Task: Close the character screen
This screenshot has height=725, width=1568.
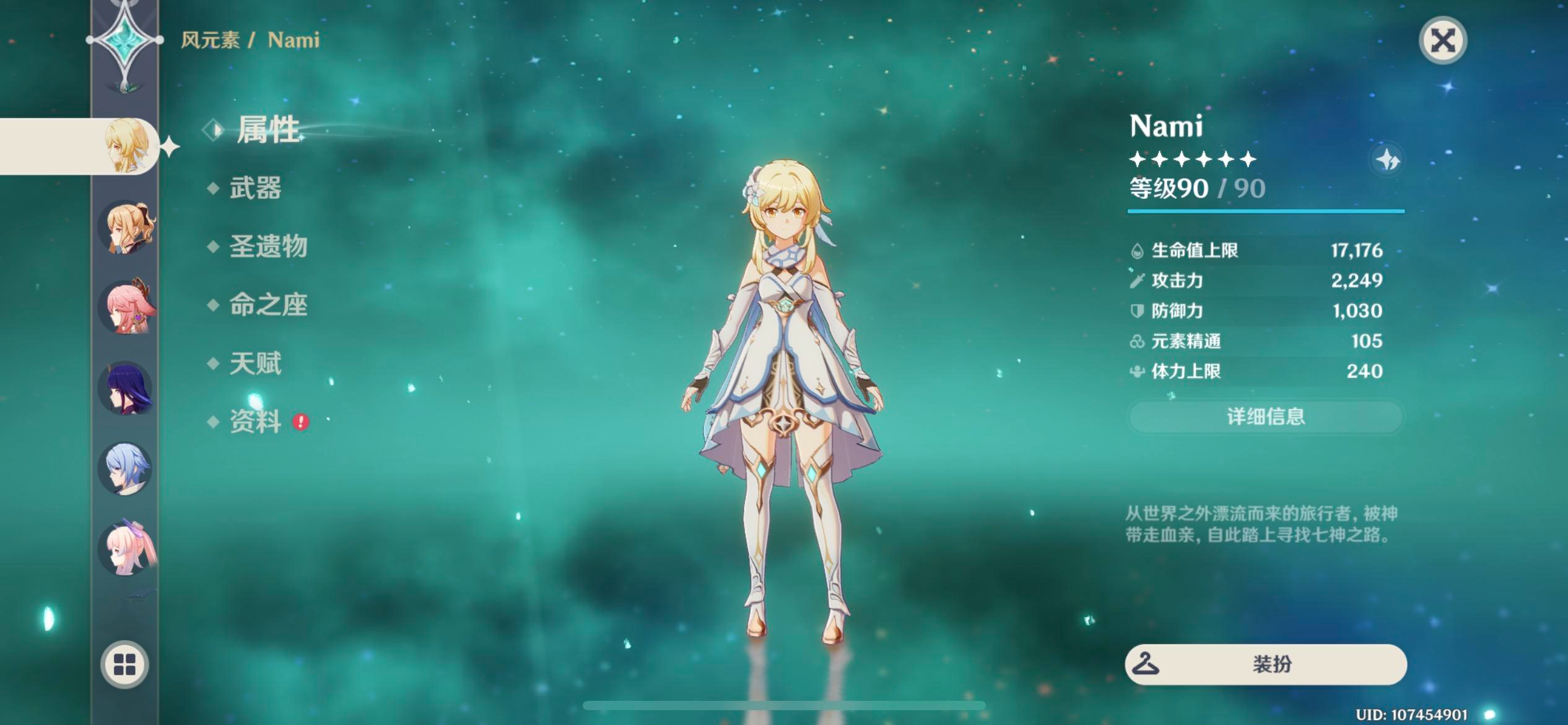Action: coord(1442,42)
